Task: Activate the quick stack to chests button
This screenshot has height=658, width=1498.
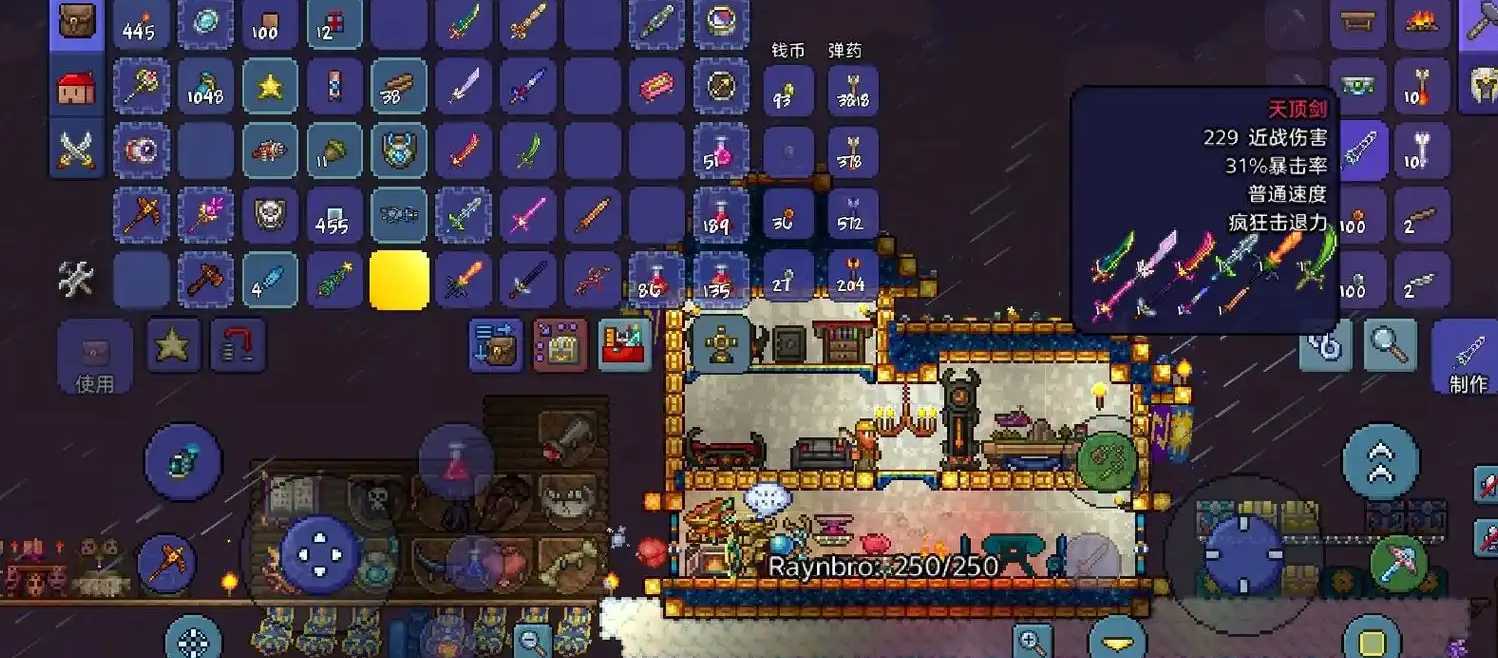Action: pyautogui.click(x=496, y=345)
